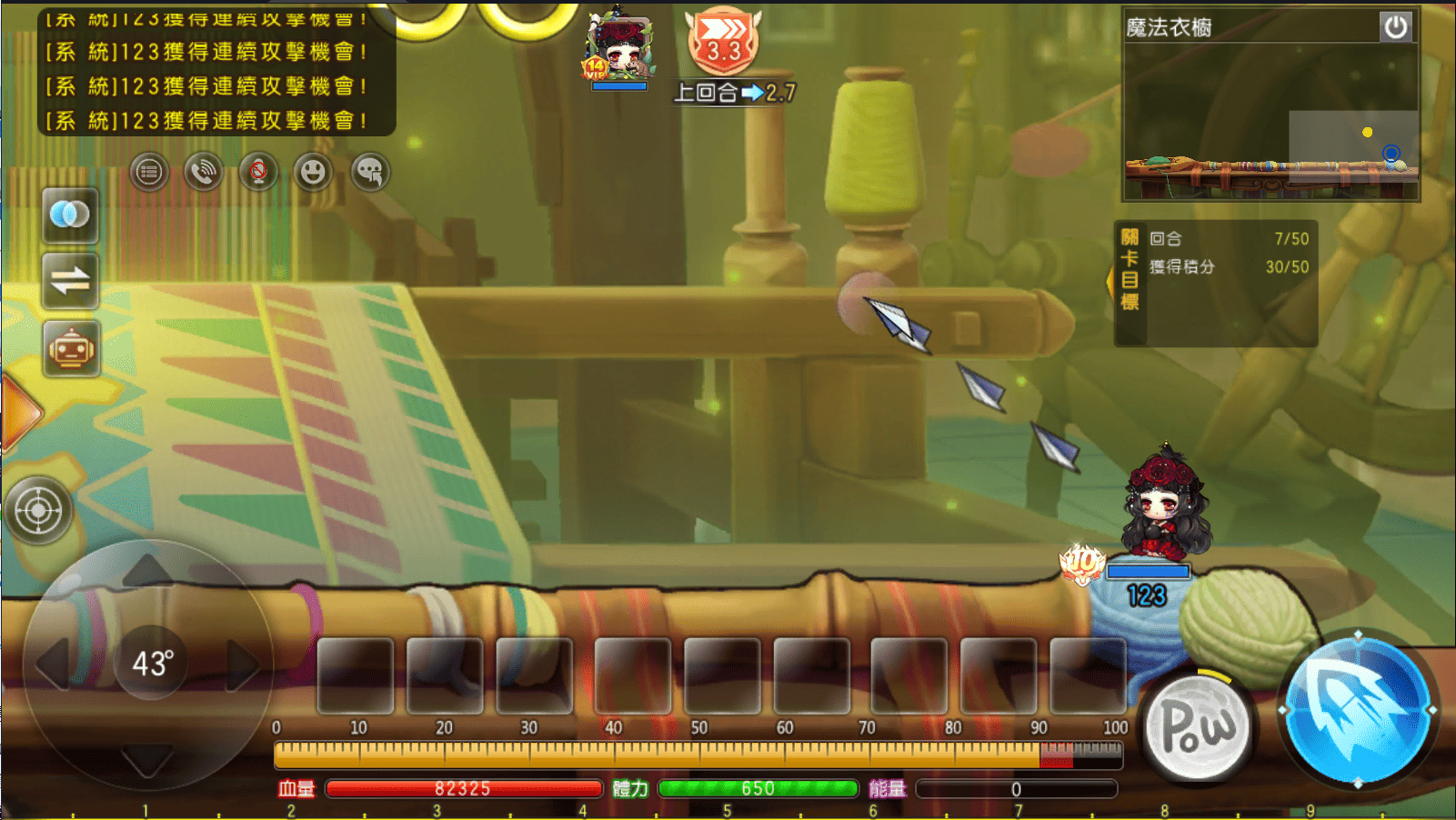Open the chat list icon
1456x820 pixels.
pos(149,172)
